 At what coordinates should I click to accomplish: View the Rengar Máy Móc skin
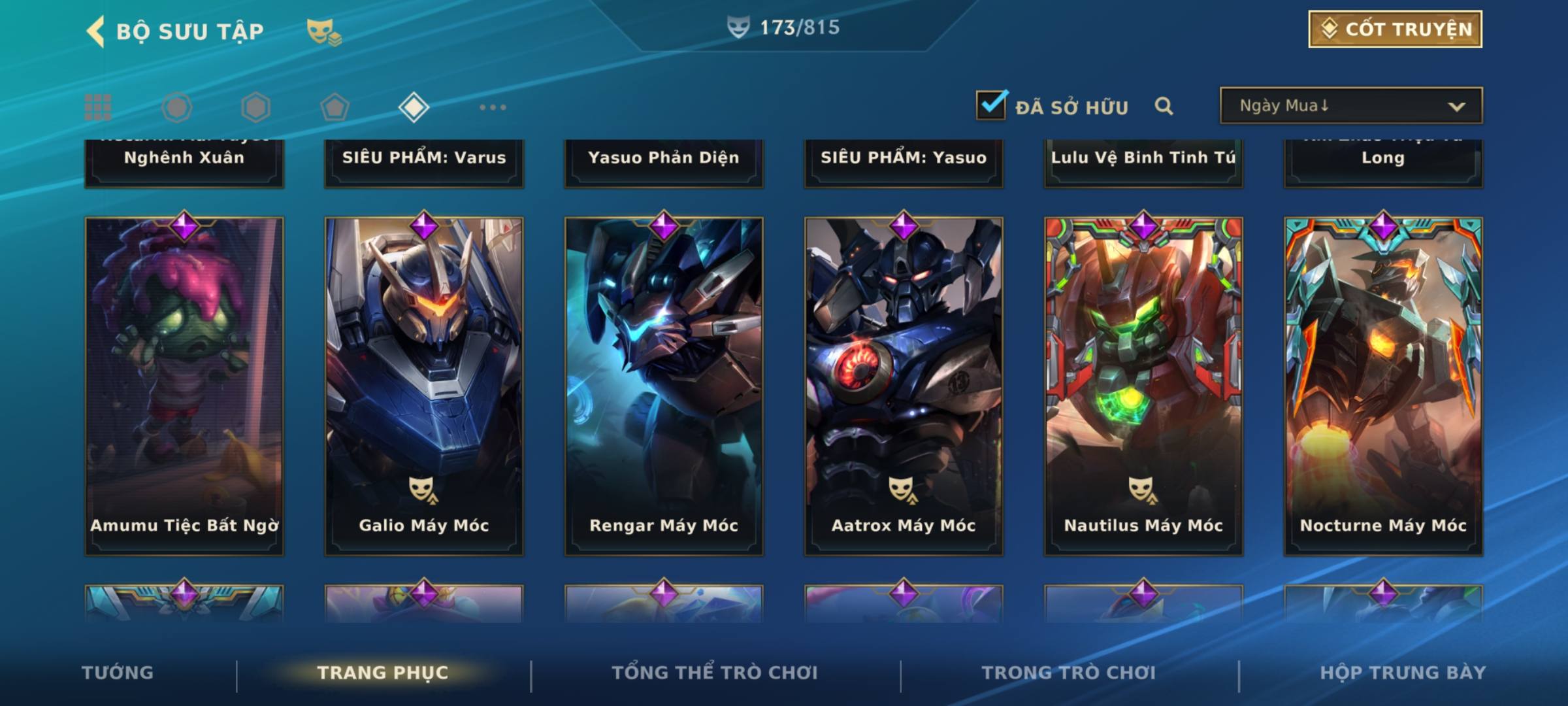click(664, 386)
